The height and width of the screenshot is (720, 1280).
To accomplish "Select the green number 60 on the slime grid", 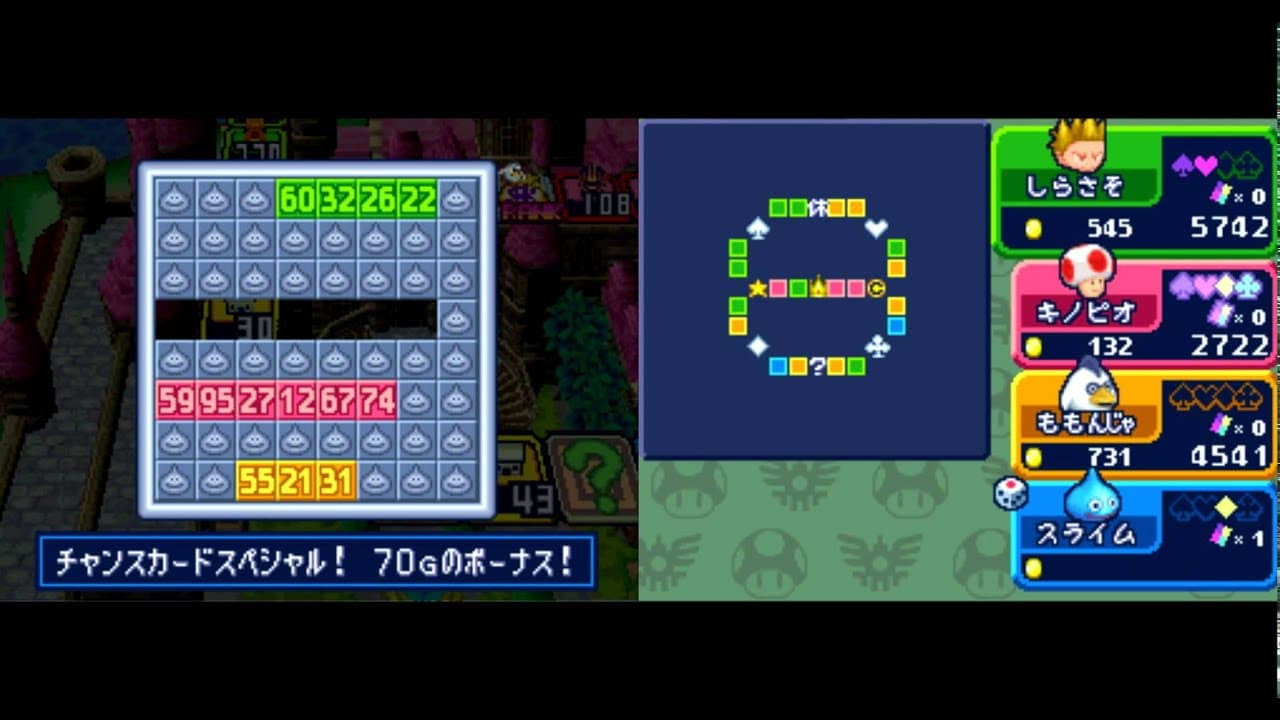I will pos(297,199).
